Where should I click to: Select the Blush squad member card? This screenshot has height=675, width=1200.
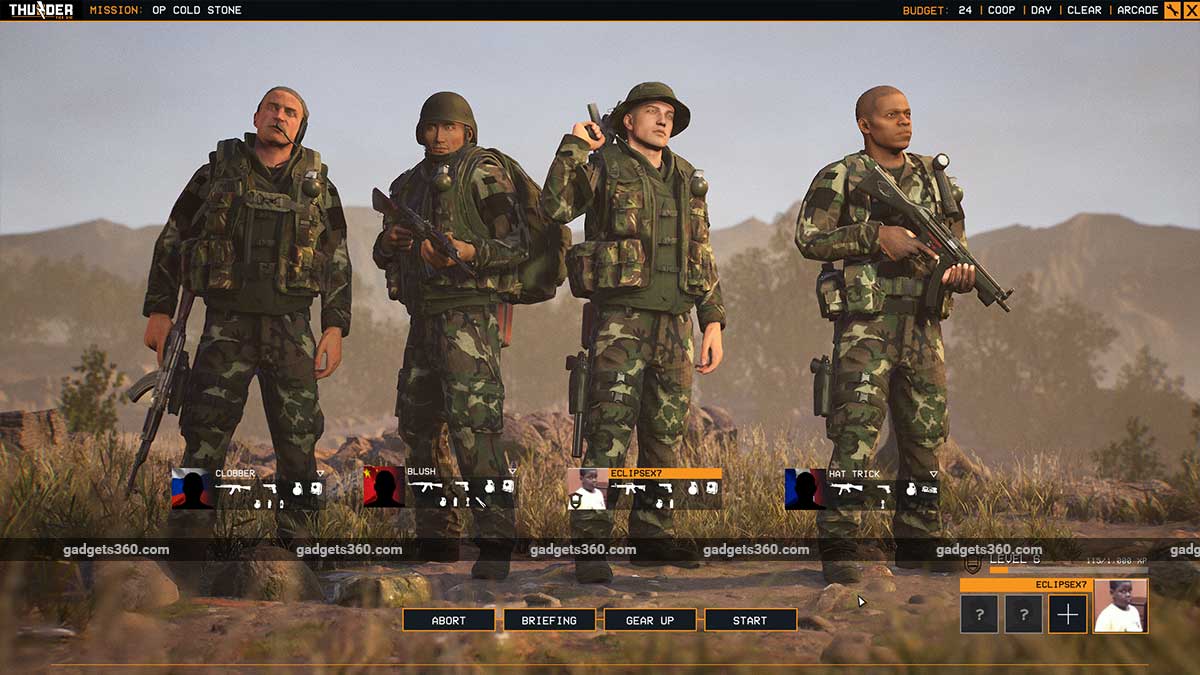(440, 489)
